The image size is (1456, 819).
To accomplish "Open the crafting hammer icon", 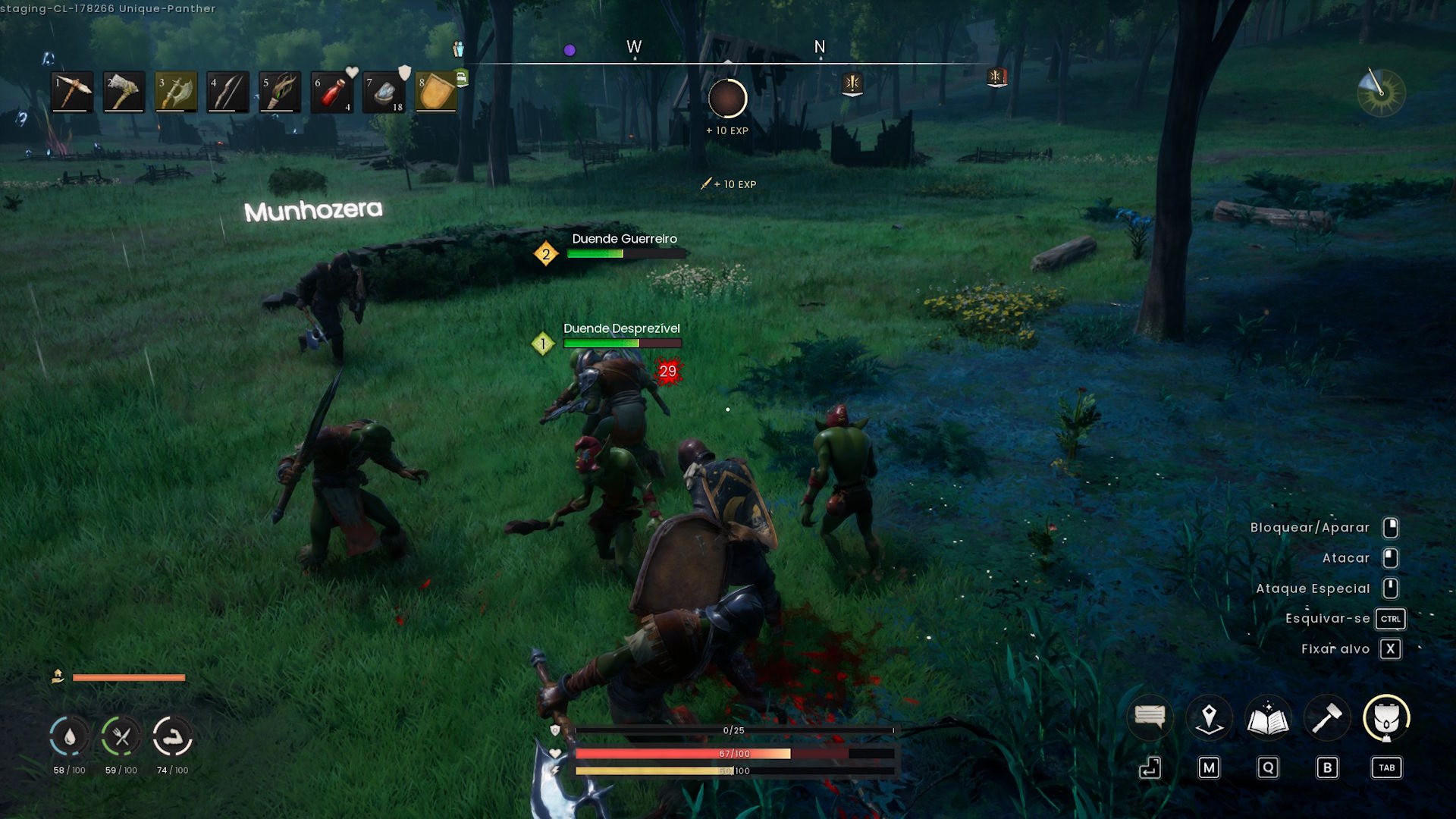I will click(x=1328, y=717).
